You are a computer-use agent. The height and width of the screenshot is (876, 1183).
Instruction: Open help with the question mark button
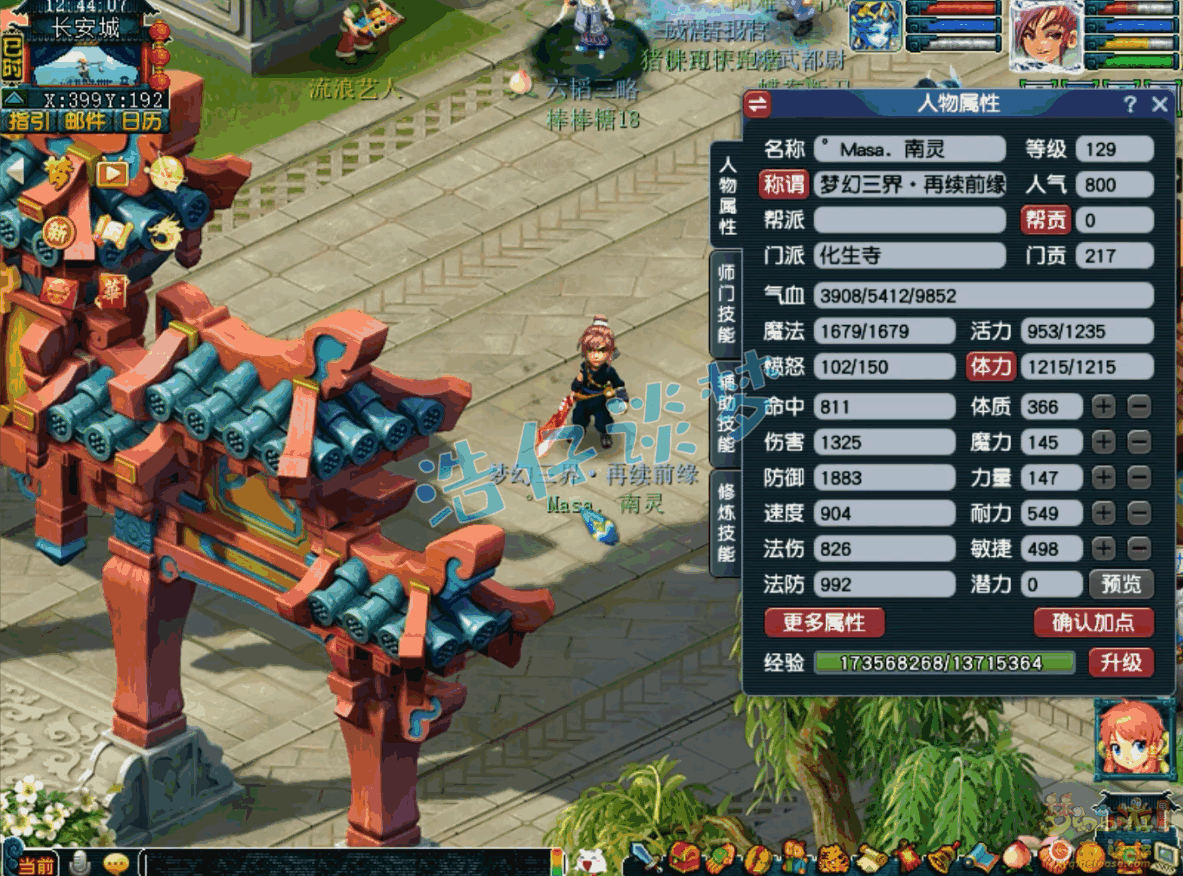click(1130, 104)
